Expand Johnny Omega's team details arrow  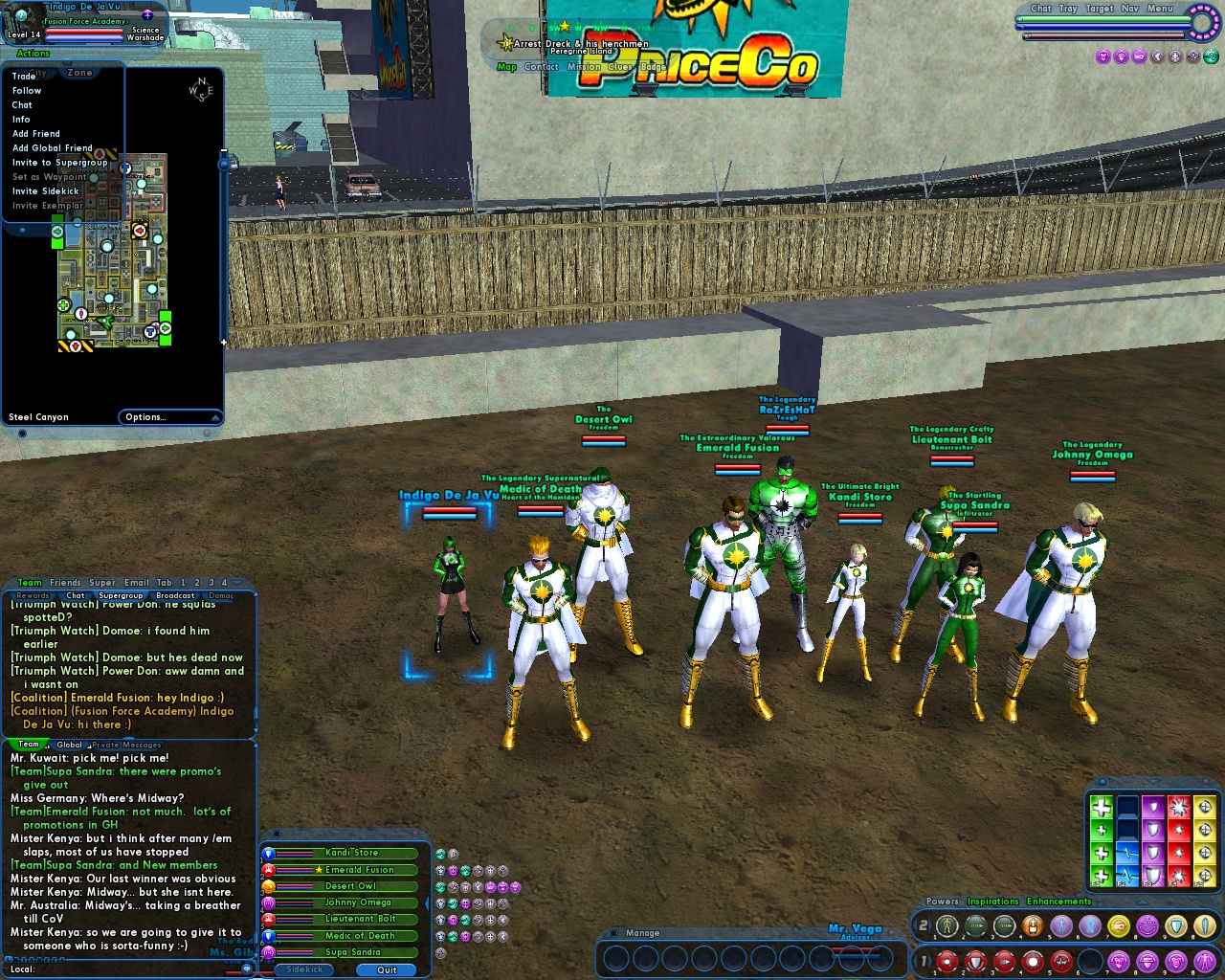428,902
